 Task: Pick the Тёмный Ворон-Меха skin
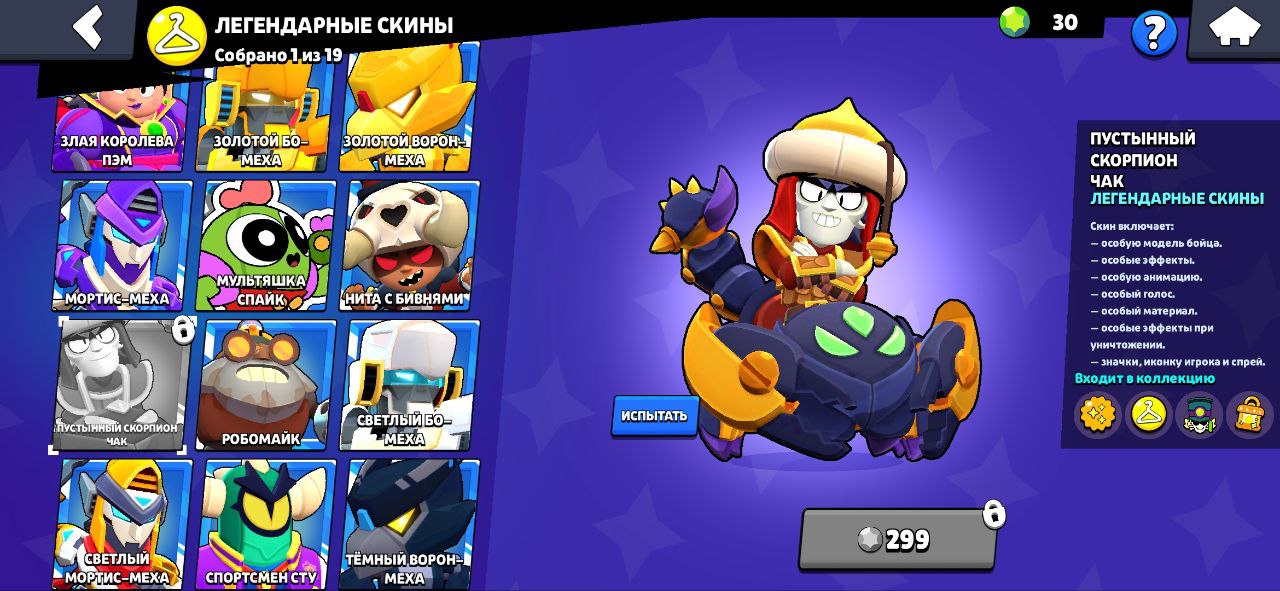coord(410,523)
